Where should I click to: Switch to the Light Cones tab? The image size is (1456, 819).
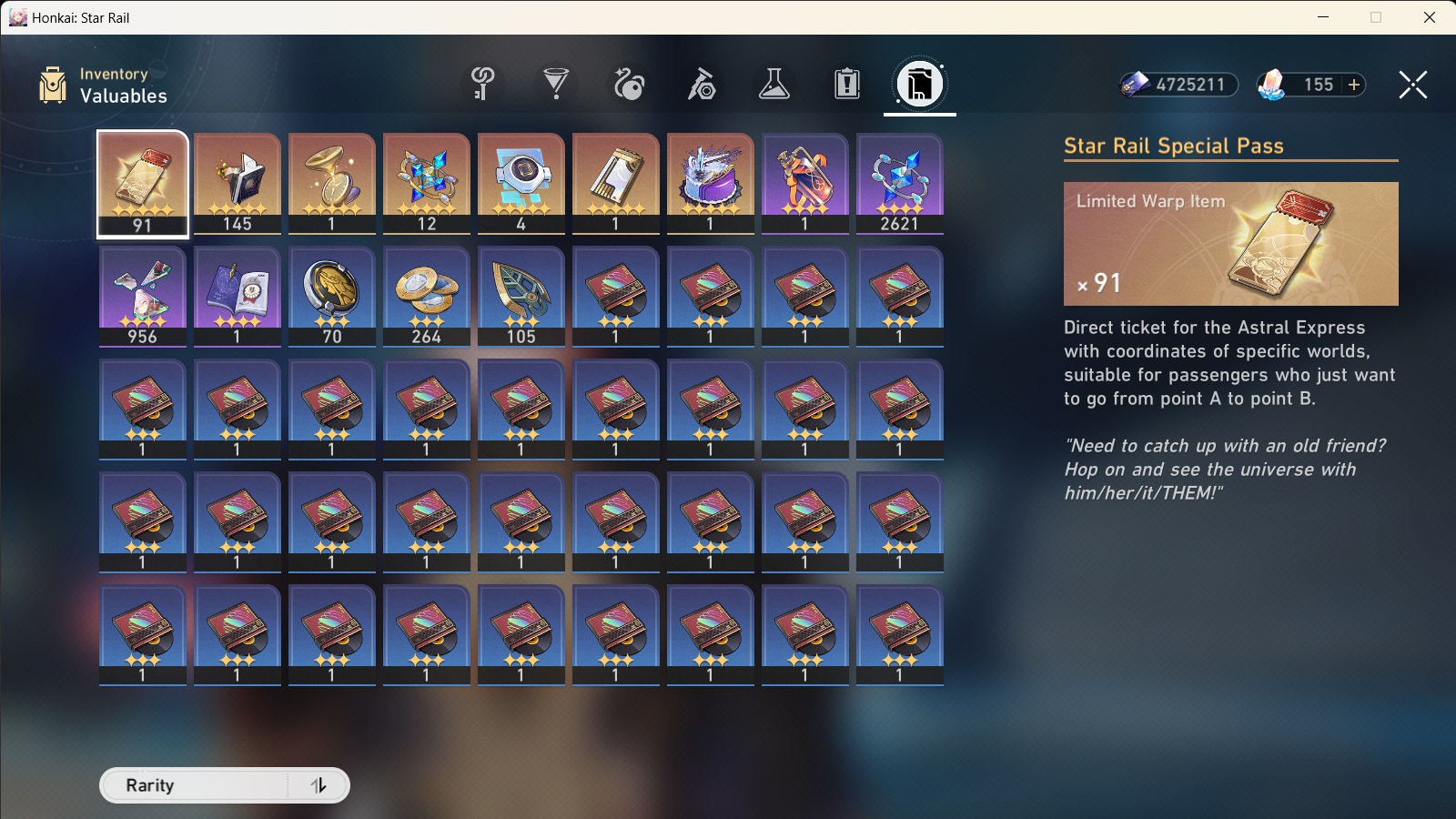[x=554, y=84]
